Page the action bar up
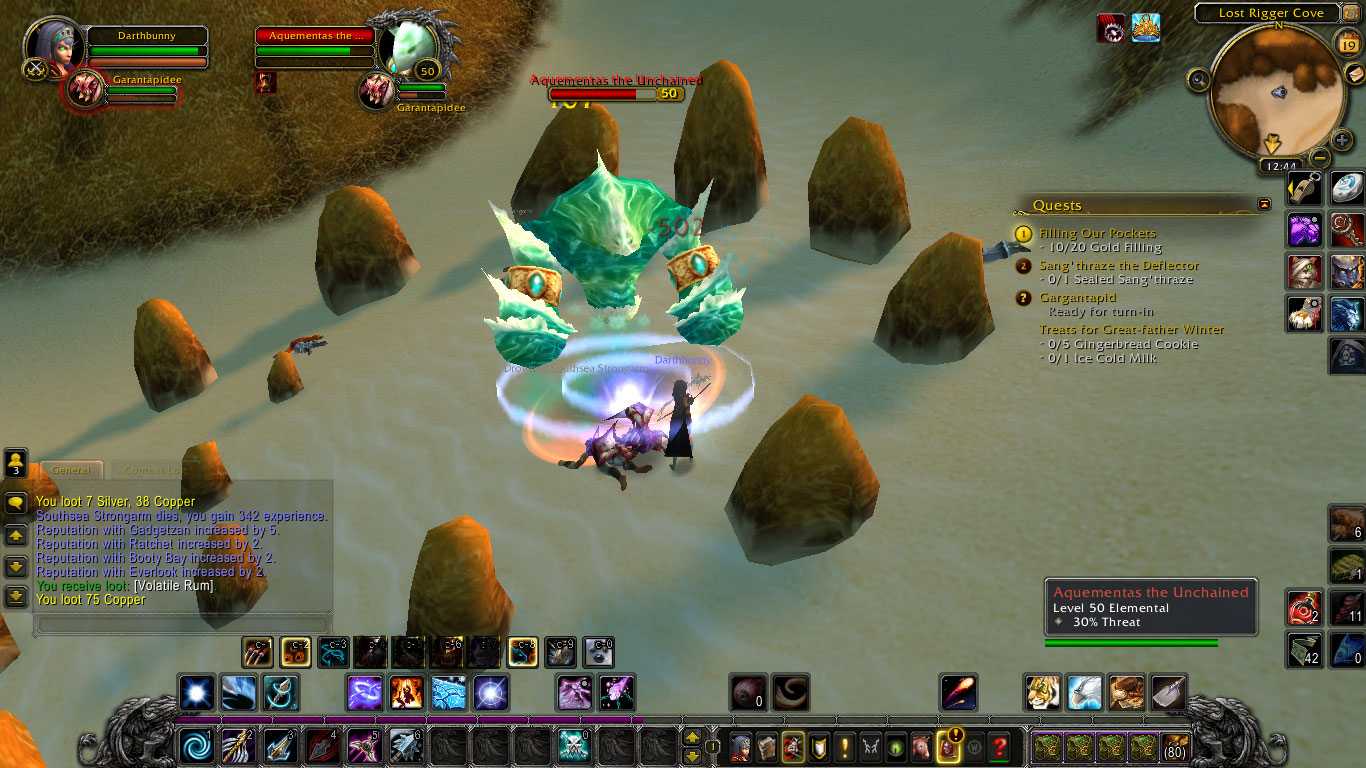 [x=691, y=738]
